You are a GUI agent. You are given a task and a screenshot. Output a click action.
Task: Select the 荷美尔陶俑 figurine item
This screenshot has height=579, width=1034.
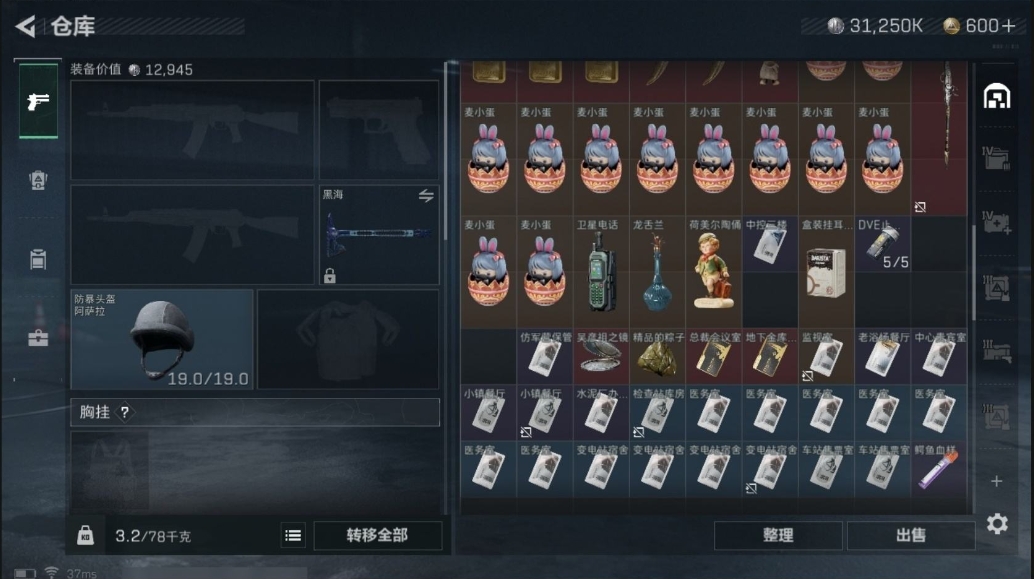click(713, 270)
